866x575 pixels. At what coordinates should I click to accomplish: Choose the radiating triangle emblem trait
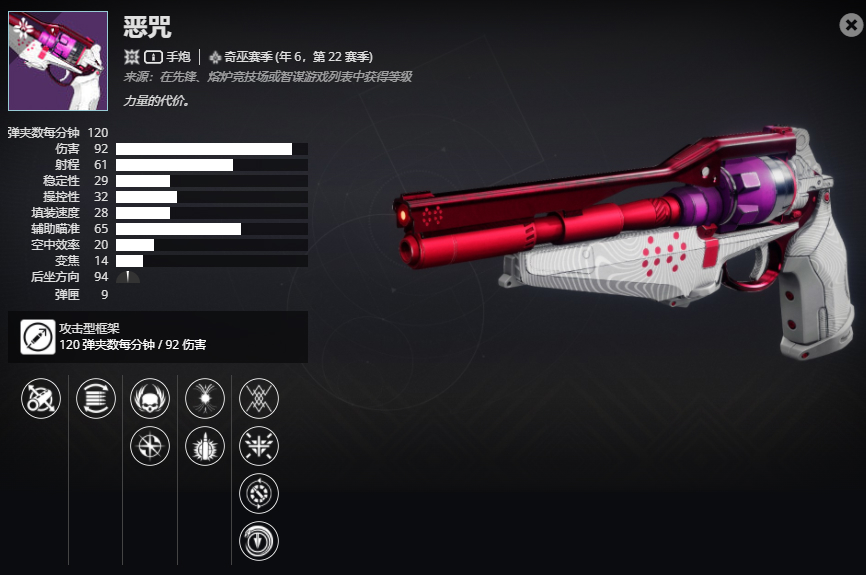point(260,446)
